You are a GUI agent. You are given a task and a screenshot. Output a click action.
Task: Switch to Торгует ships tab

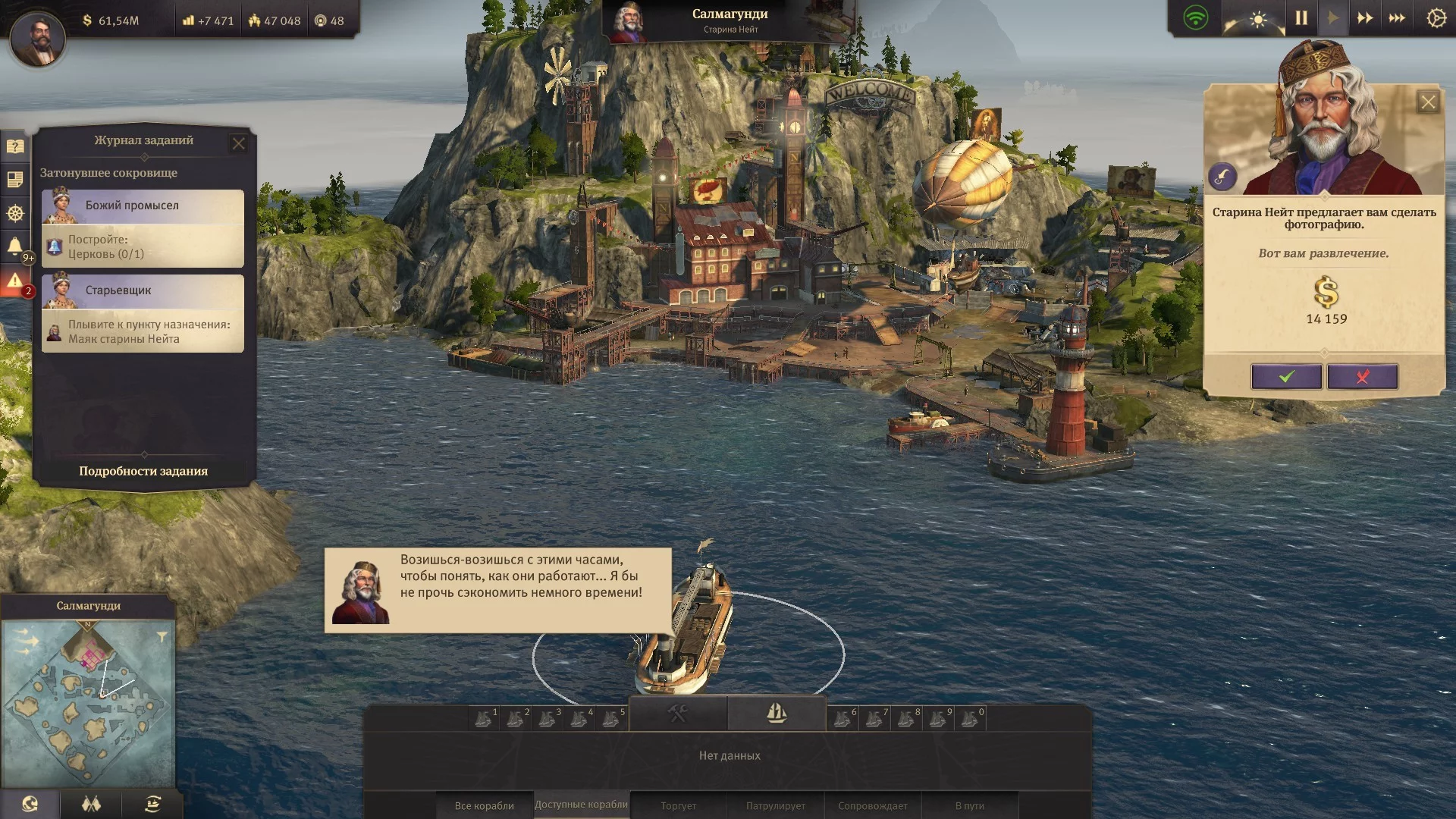[678, 805]
